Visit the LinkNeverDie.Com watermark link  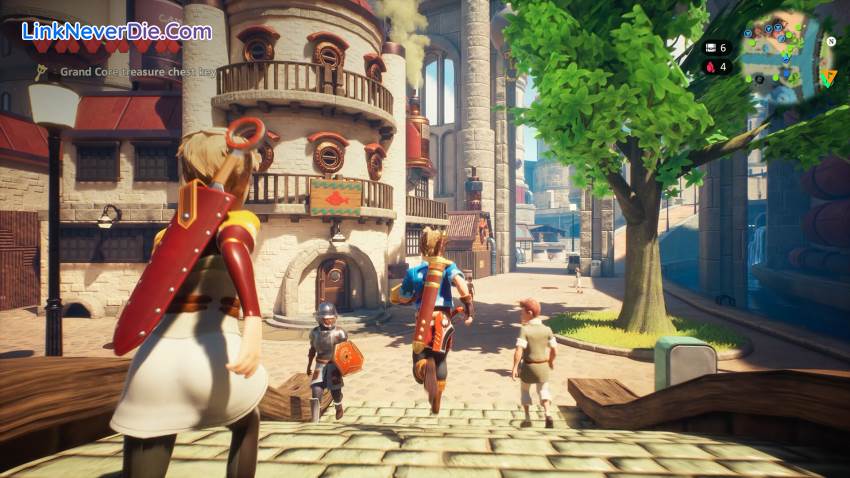(117, 31)
